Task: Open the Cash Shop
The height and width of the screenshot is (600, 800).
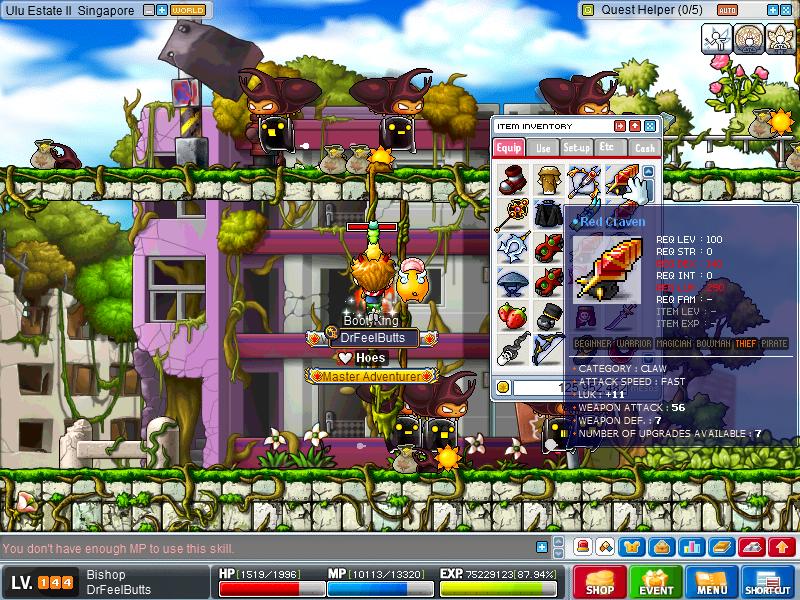Action: [599, 582]
